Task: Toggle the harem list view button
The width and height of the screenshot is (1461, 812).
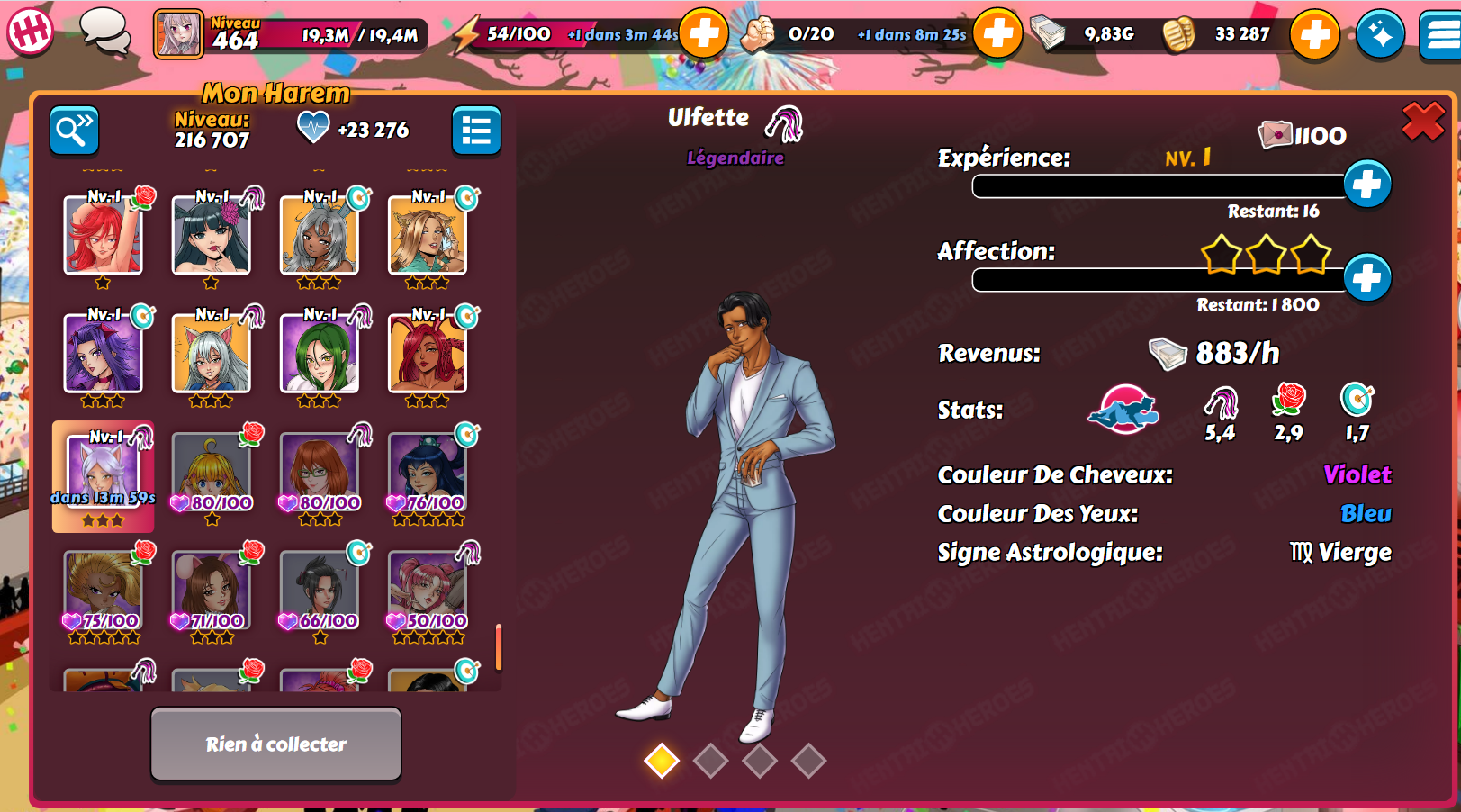Action: click(x=476, y=131)
